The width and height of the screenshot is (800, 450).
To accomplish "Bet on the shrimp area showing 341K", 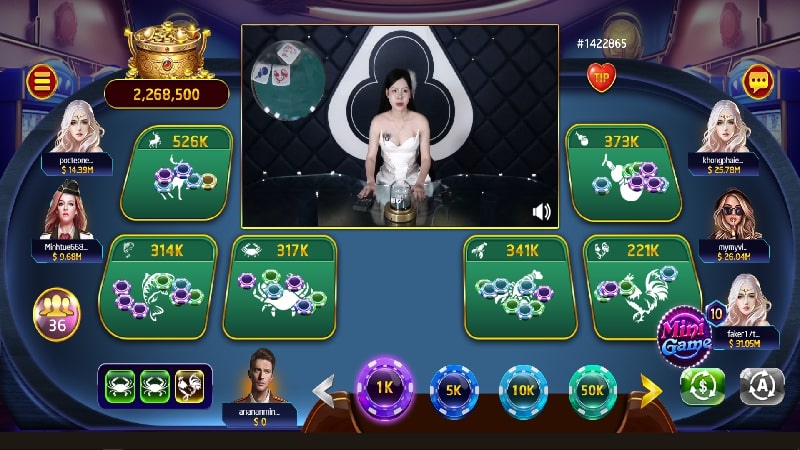I will 517,286.
